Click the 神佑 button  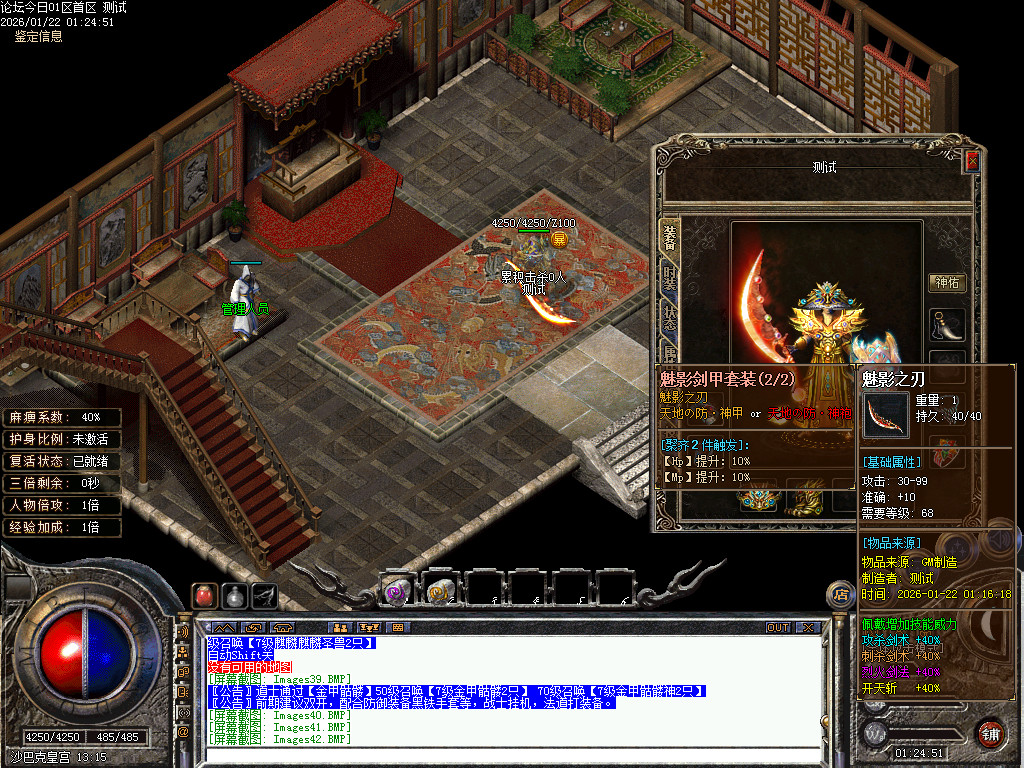point(947,283)
